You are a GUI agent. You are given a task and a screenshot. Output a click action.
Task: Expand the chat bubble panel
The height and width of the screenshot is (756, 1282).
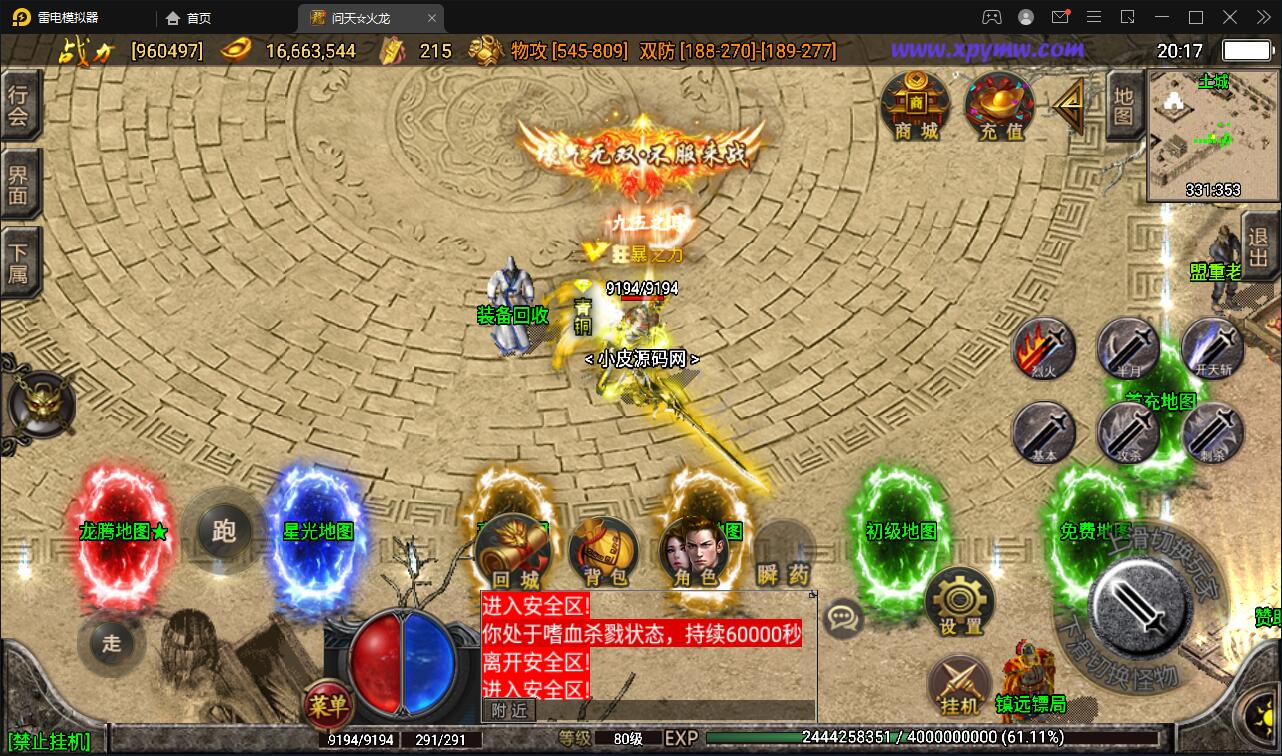(x=843, y=617)
